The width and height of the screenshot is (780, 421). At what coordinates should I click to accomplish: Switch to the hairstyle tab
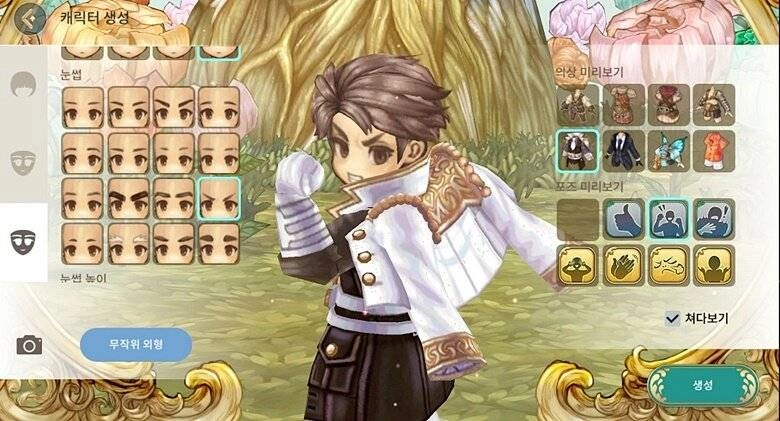(22, 85)
